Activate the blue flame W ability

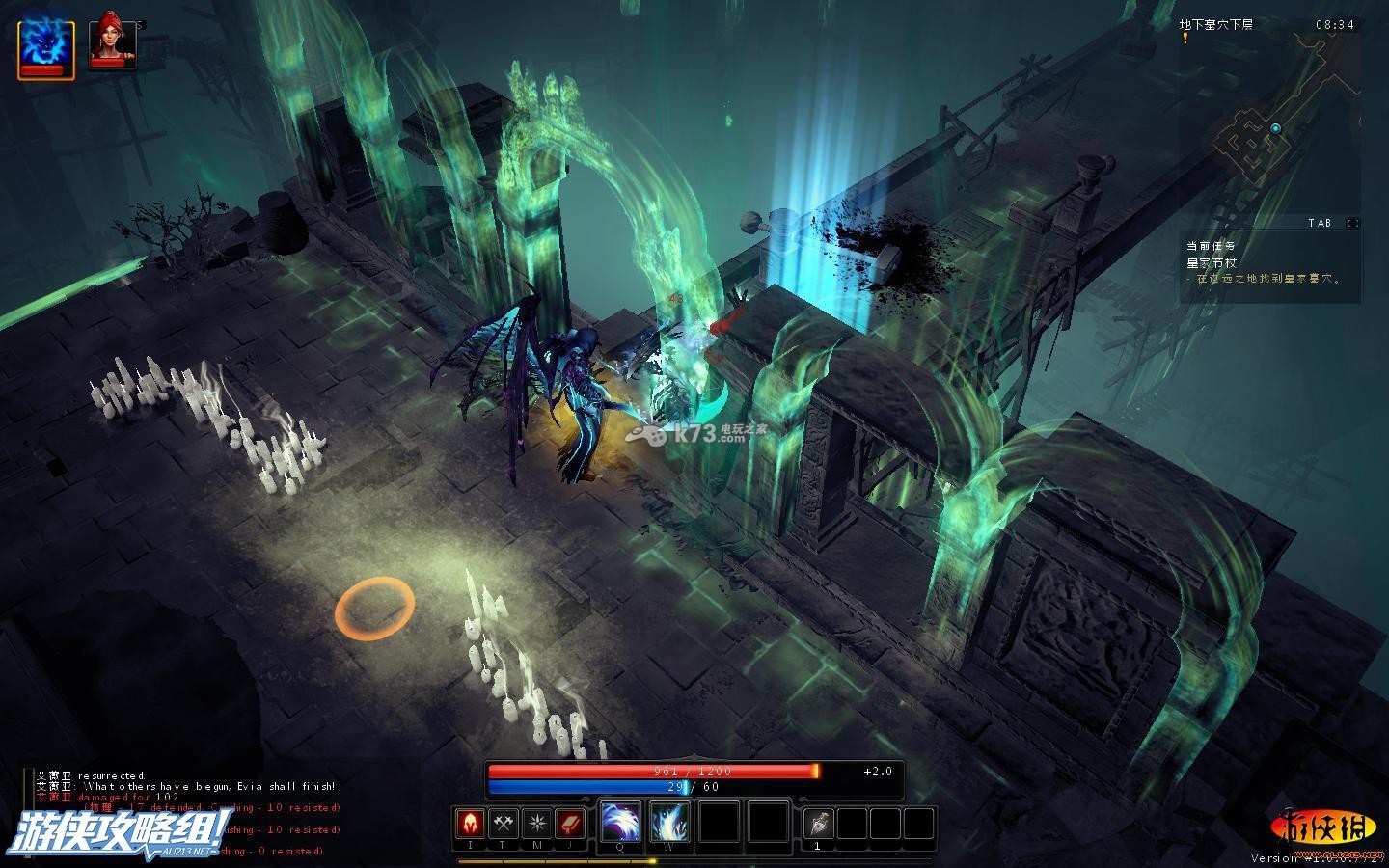669,823
